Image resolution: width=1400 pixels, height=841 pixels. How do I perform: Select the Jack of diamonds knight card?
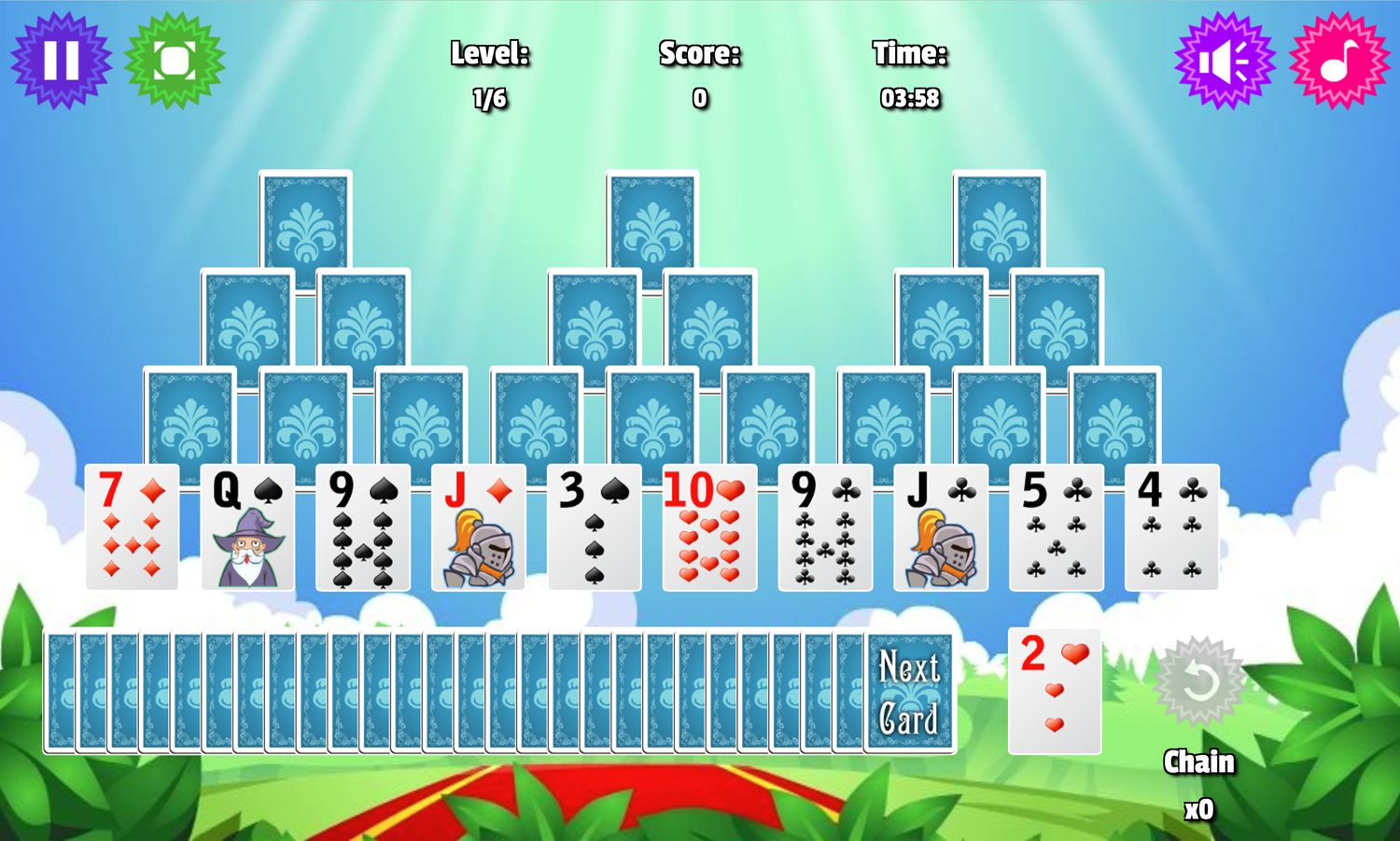tap(478, 527)
